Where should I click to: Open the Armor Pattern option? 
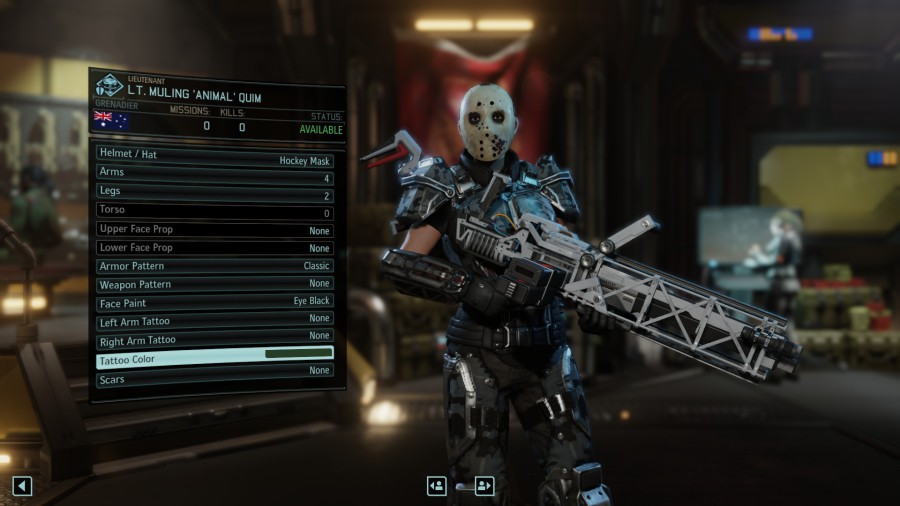(x=214, y=266)
